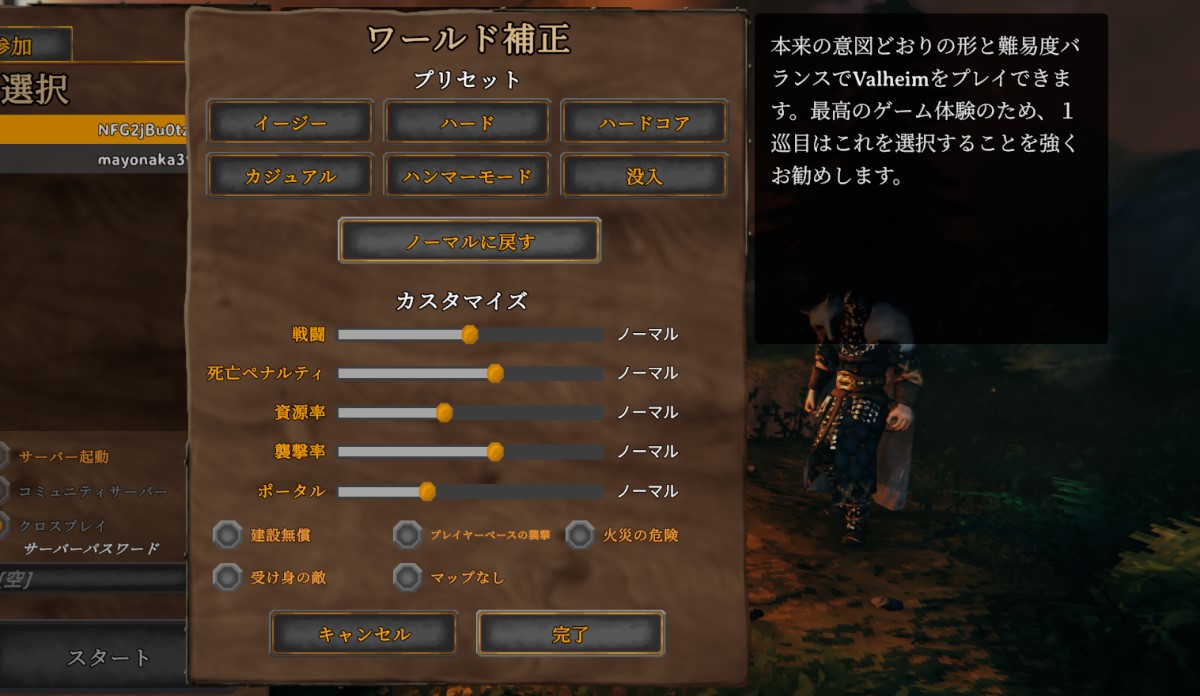Choose the ハード preset button
The height and width of the screenshot is (696, 1200).
(x=467, y=122)
